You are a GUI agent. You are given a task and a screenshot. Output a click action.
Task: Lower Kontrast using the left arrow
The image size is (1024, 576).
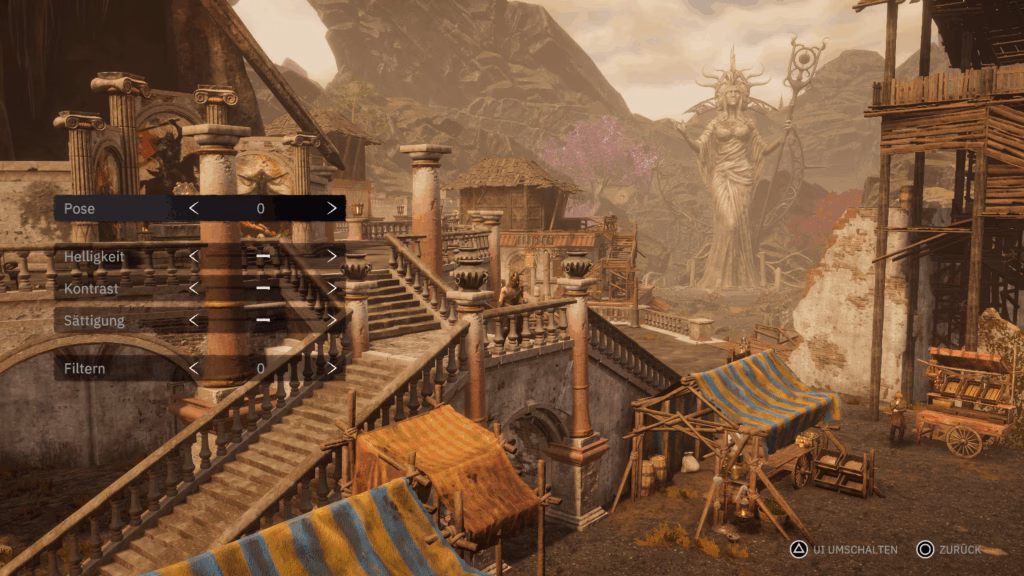pos(194,289)
